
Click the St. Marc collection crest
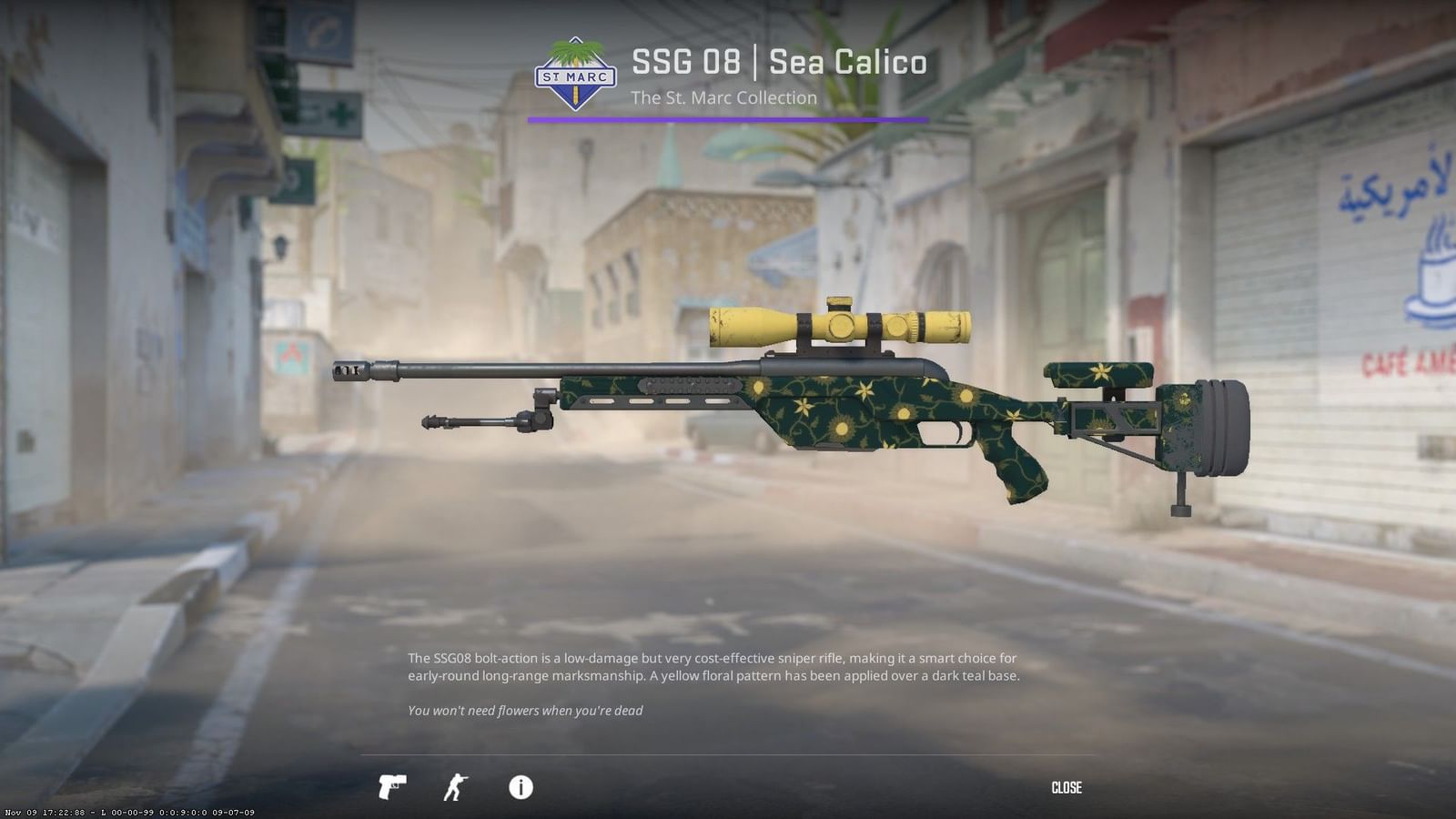click(576, 76)
